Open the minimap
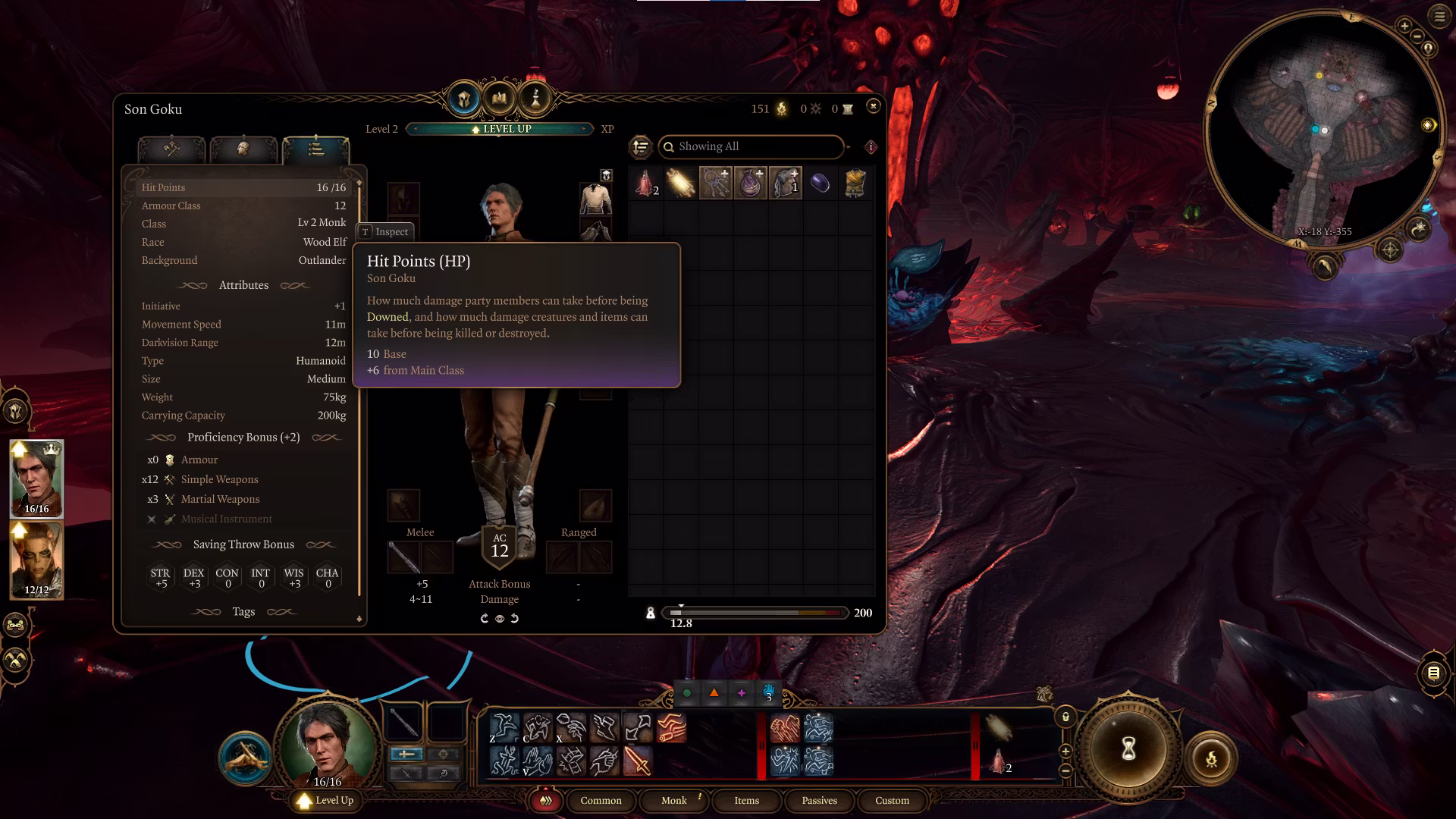1456x819 pixels. [1323, 129]
